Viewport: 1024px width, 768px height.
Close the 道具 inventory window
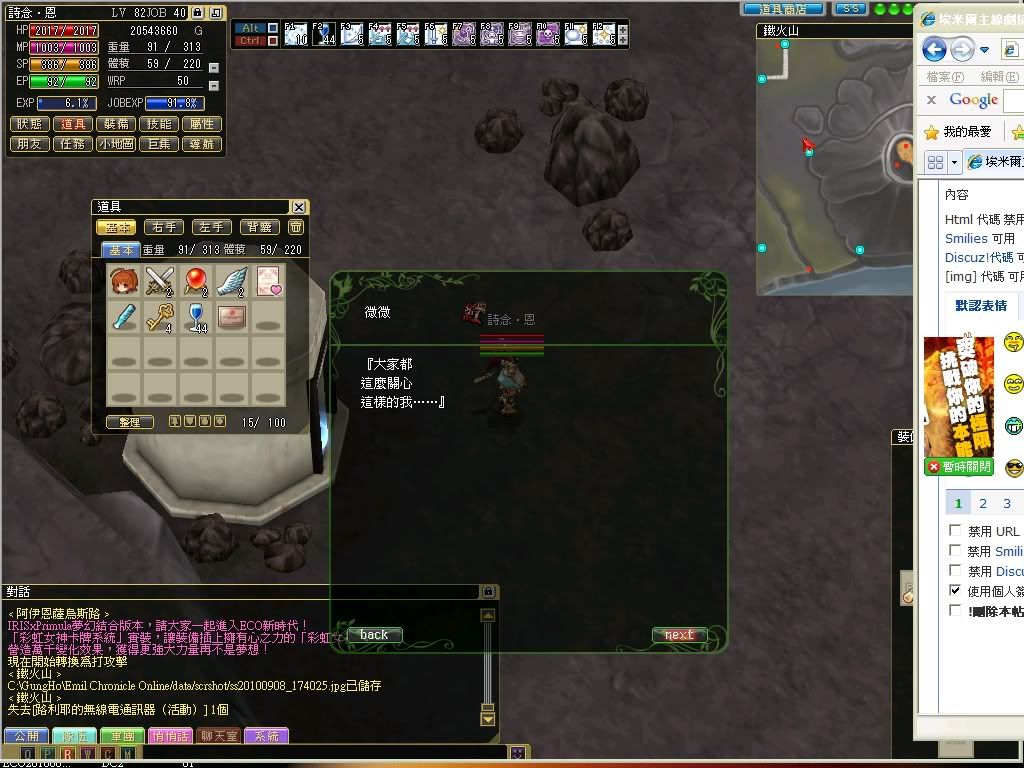pyautogui.click(x=298, y=207)
